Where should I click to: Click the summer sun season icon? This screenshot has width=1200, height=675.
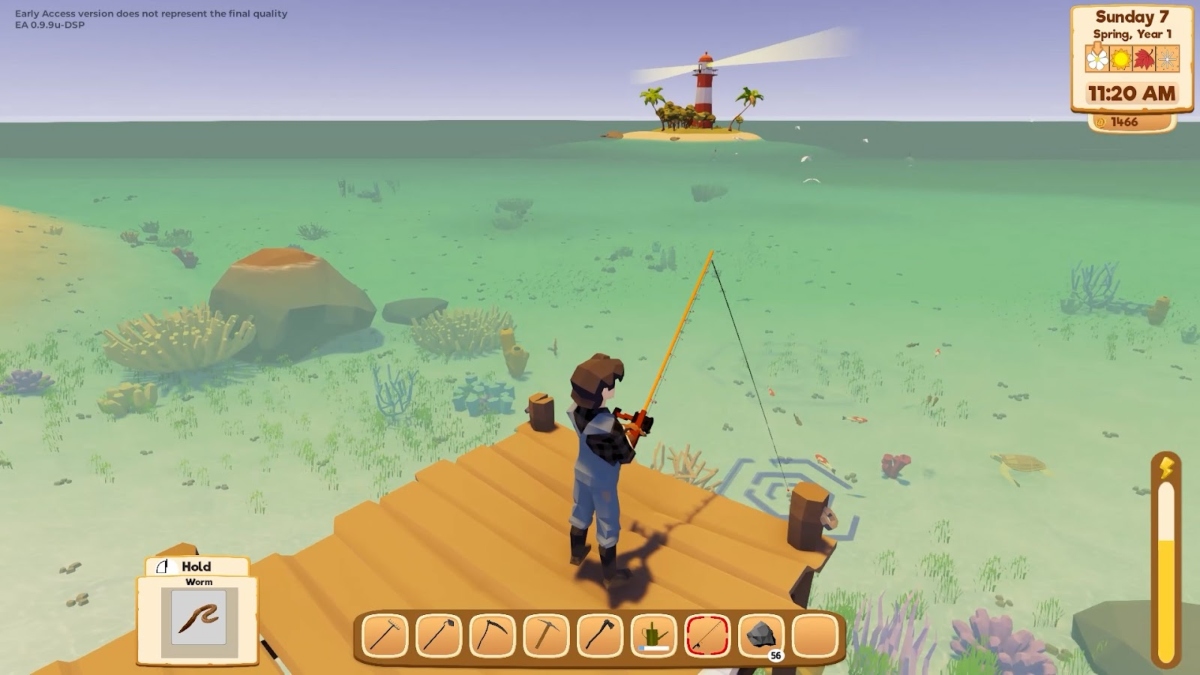(x=1121, y=58)
